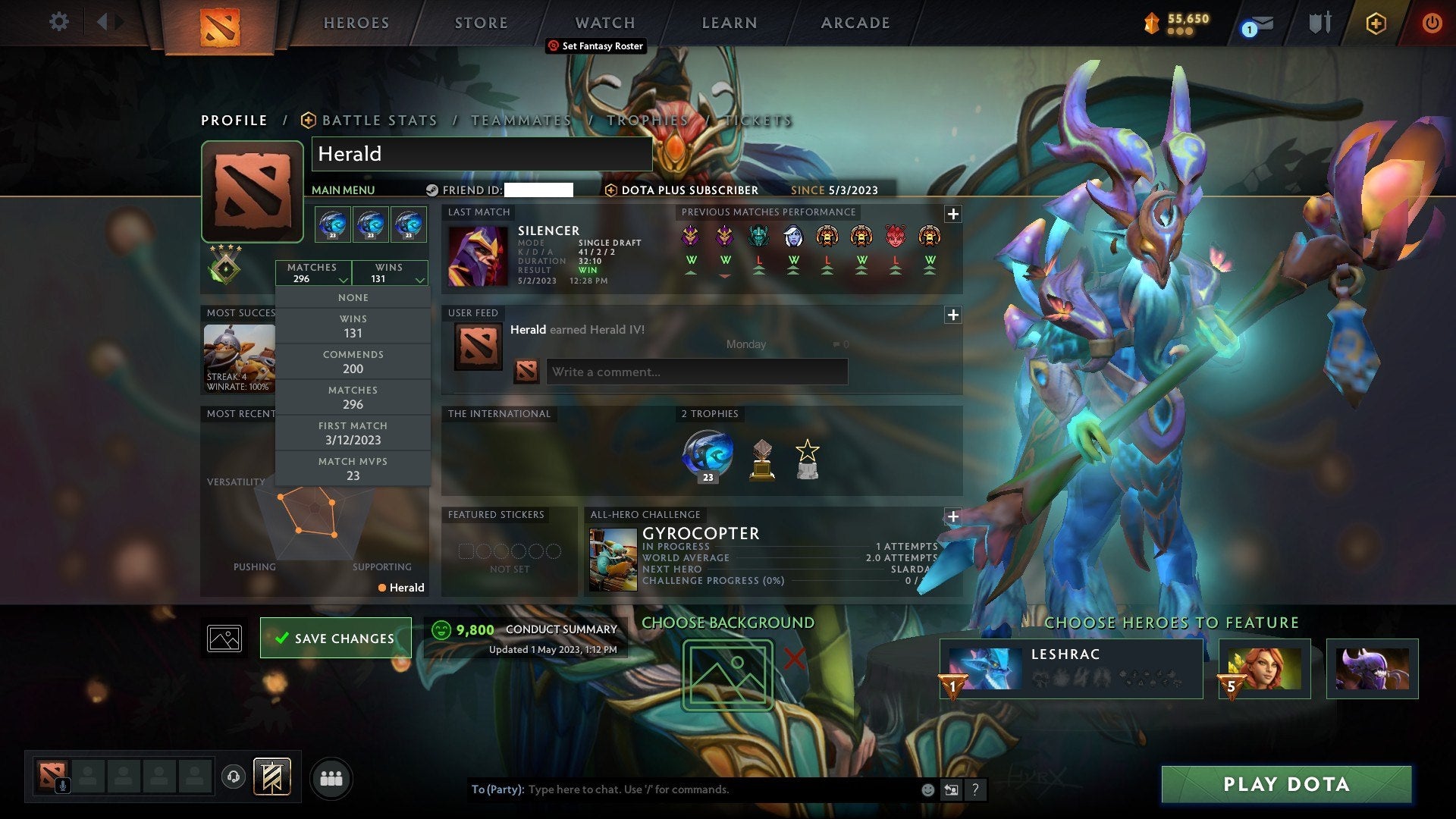Click the Write a comment field
The image size is (1456, 819).
point(695,372)
